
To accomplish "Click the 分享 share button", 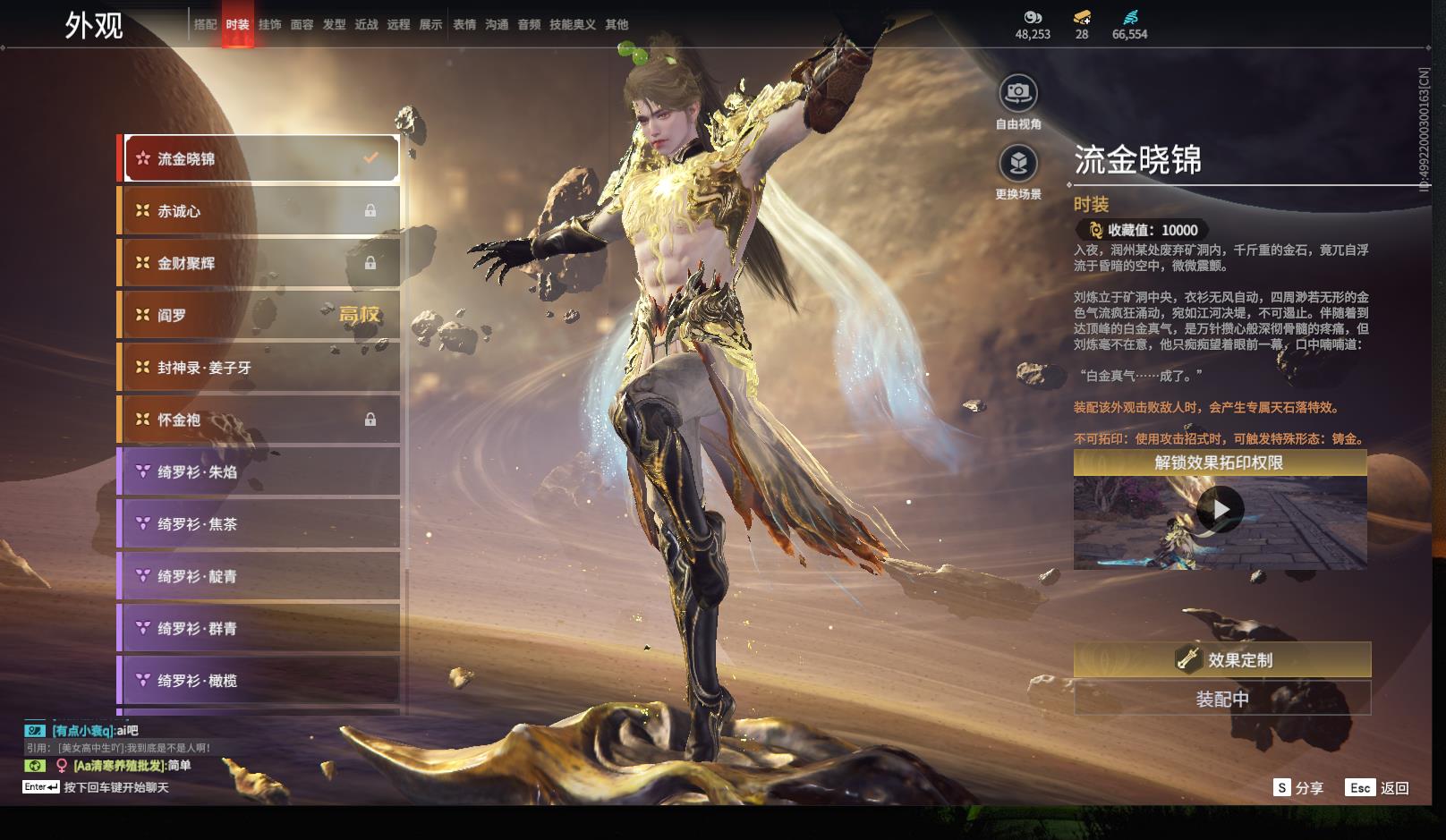I will (x=1298, y=788).
